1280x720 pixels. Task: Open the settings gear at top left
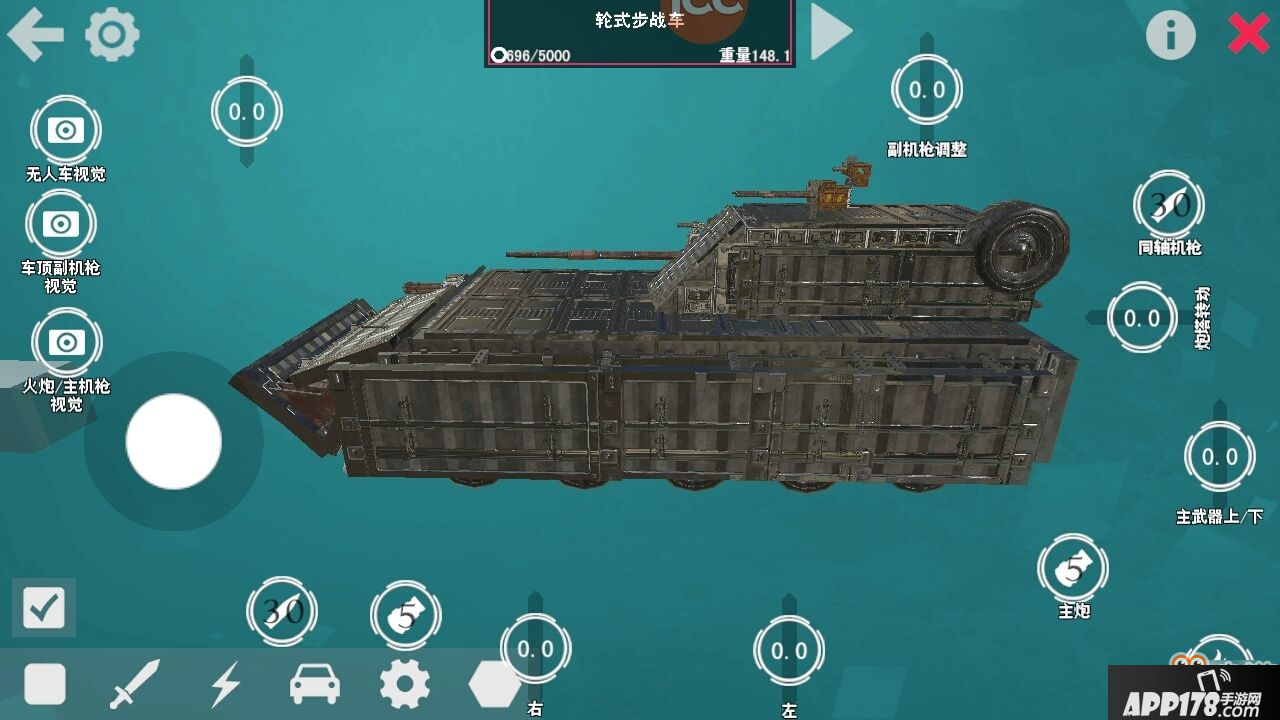tap(110, 34)
